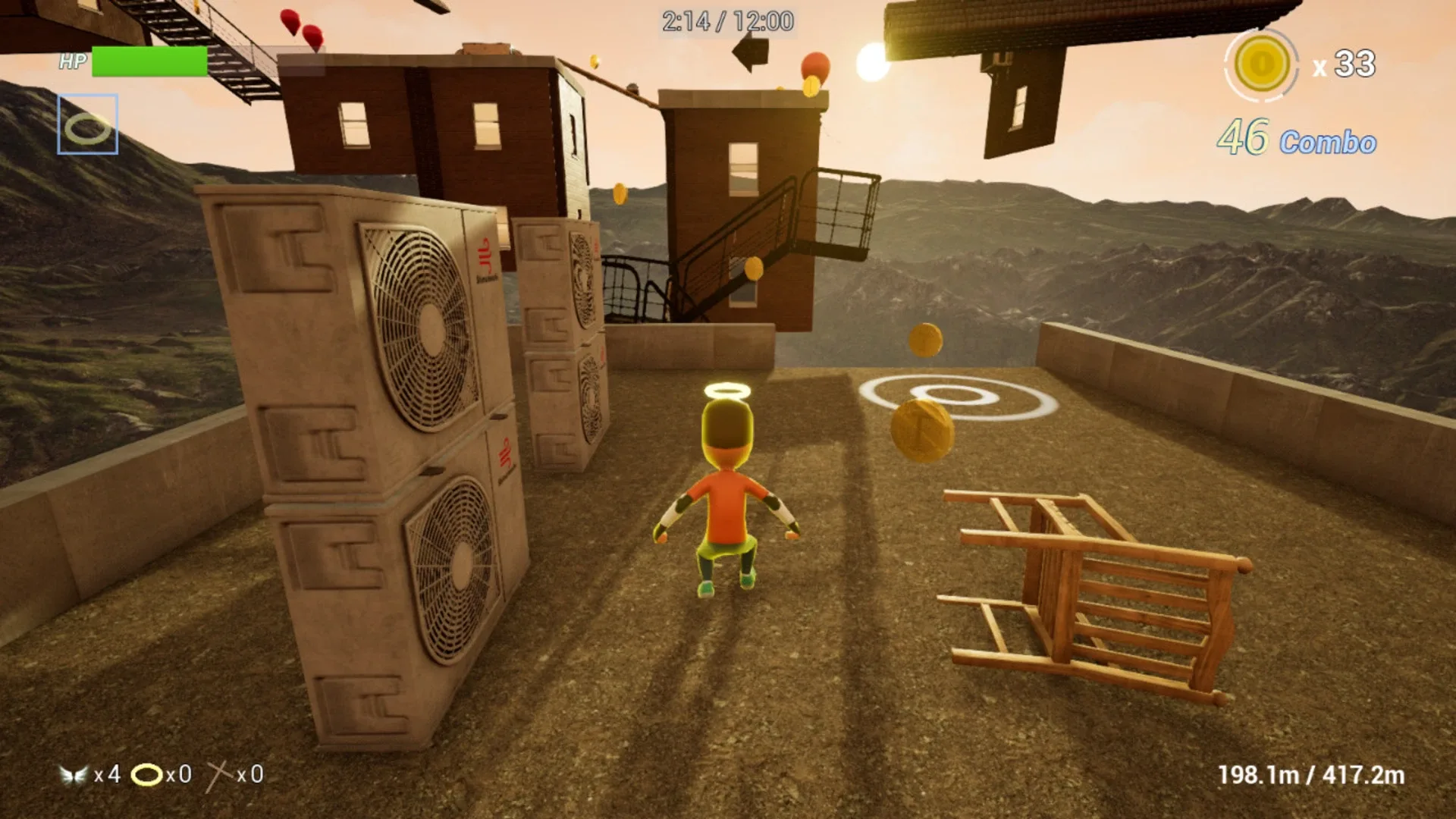
Task: Click the coin counter icon showing x33
Action: point(1262,67)
